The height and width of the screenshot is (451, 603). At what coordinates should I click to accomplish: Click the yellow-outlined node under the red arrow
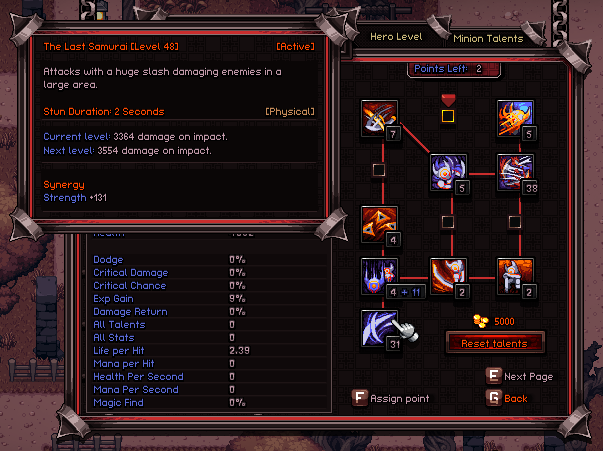[x=448, y=116]
